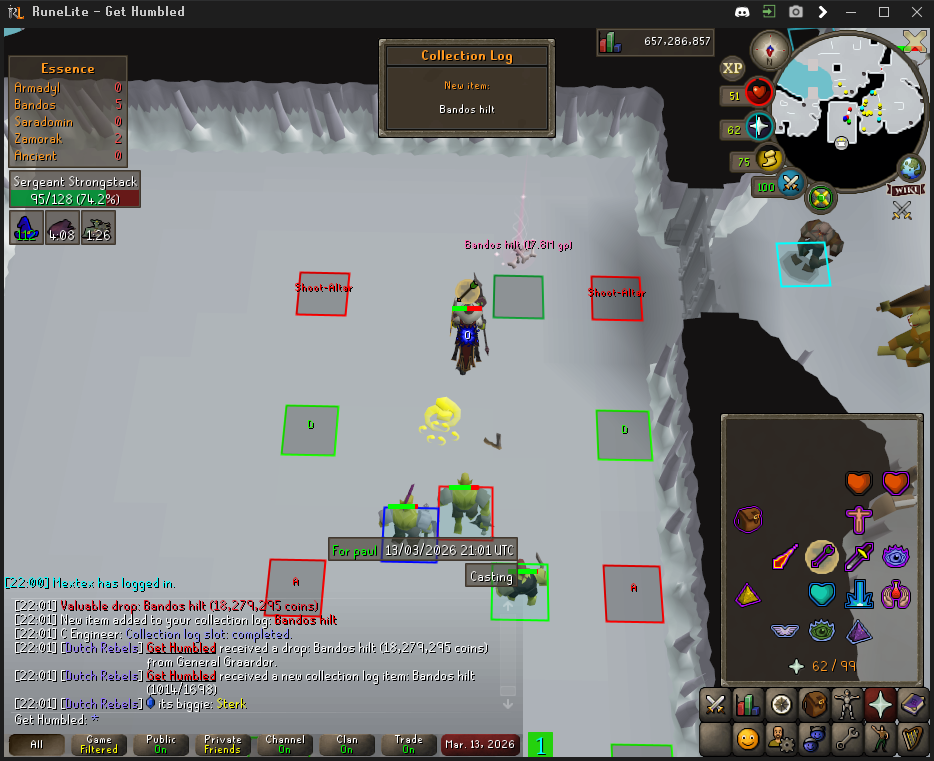Click the compass to face north
934x761 pixels.
pos(771,49)
